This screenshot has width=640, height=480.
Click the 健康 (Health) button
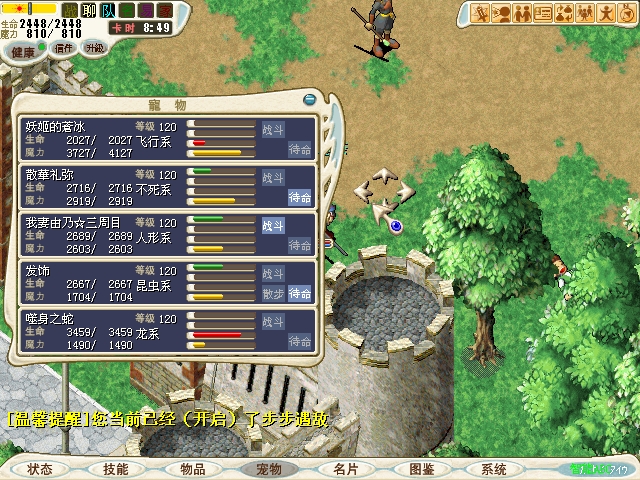23,52
